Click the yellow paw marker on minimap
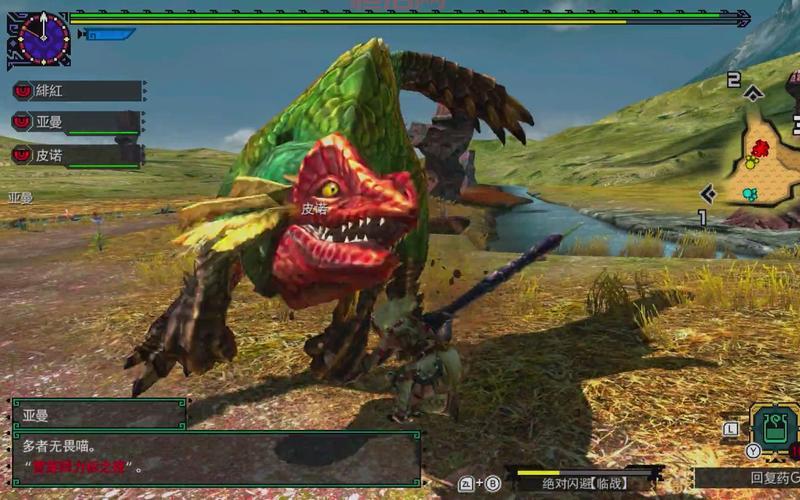 click(750, 163)
